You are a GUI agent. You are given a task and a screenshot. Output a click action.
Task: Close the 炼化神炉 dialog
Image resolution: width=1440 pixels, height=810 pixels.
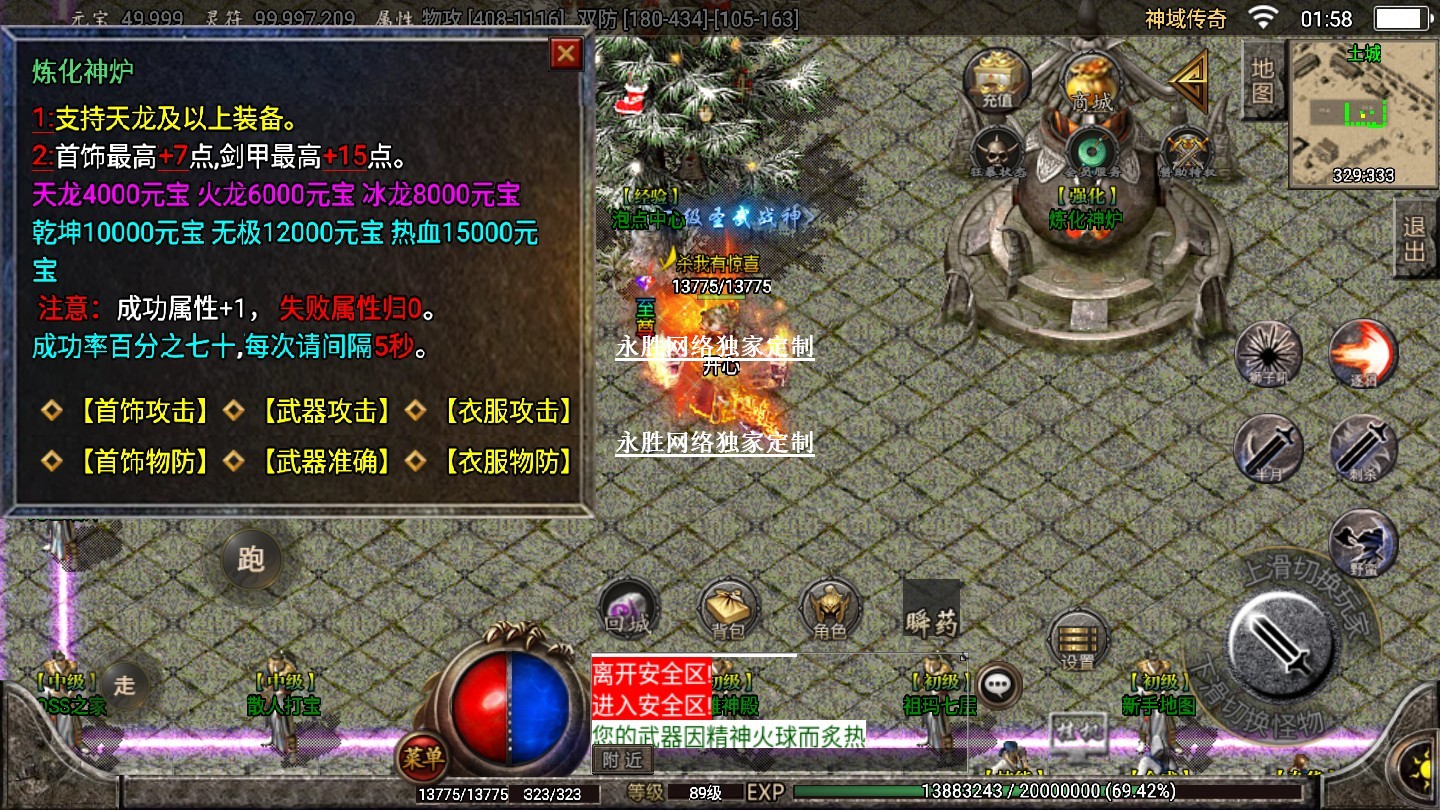coord(566,54)
